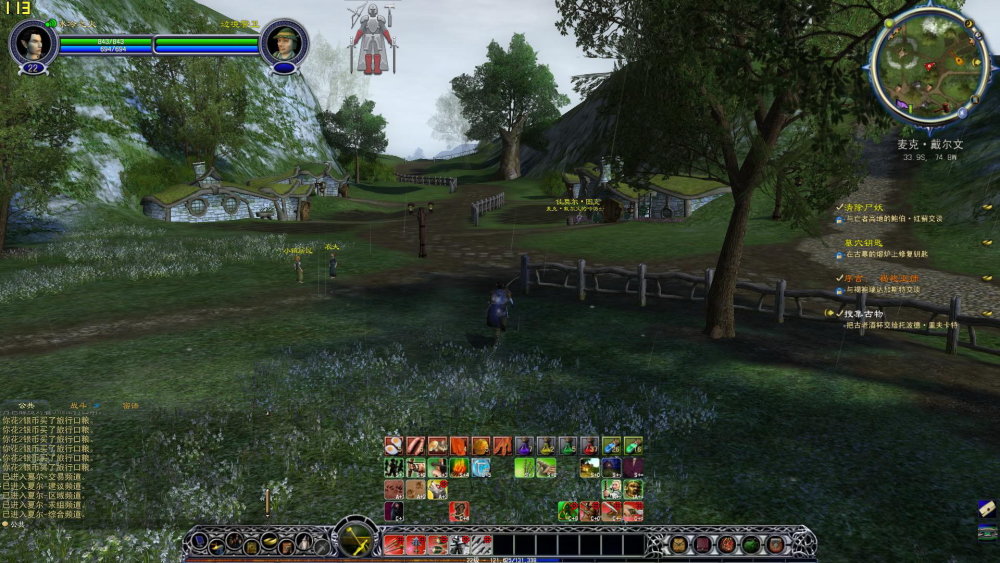Use the campfire flame skill icon

click(459, 467)
